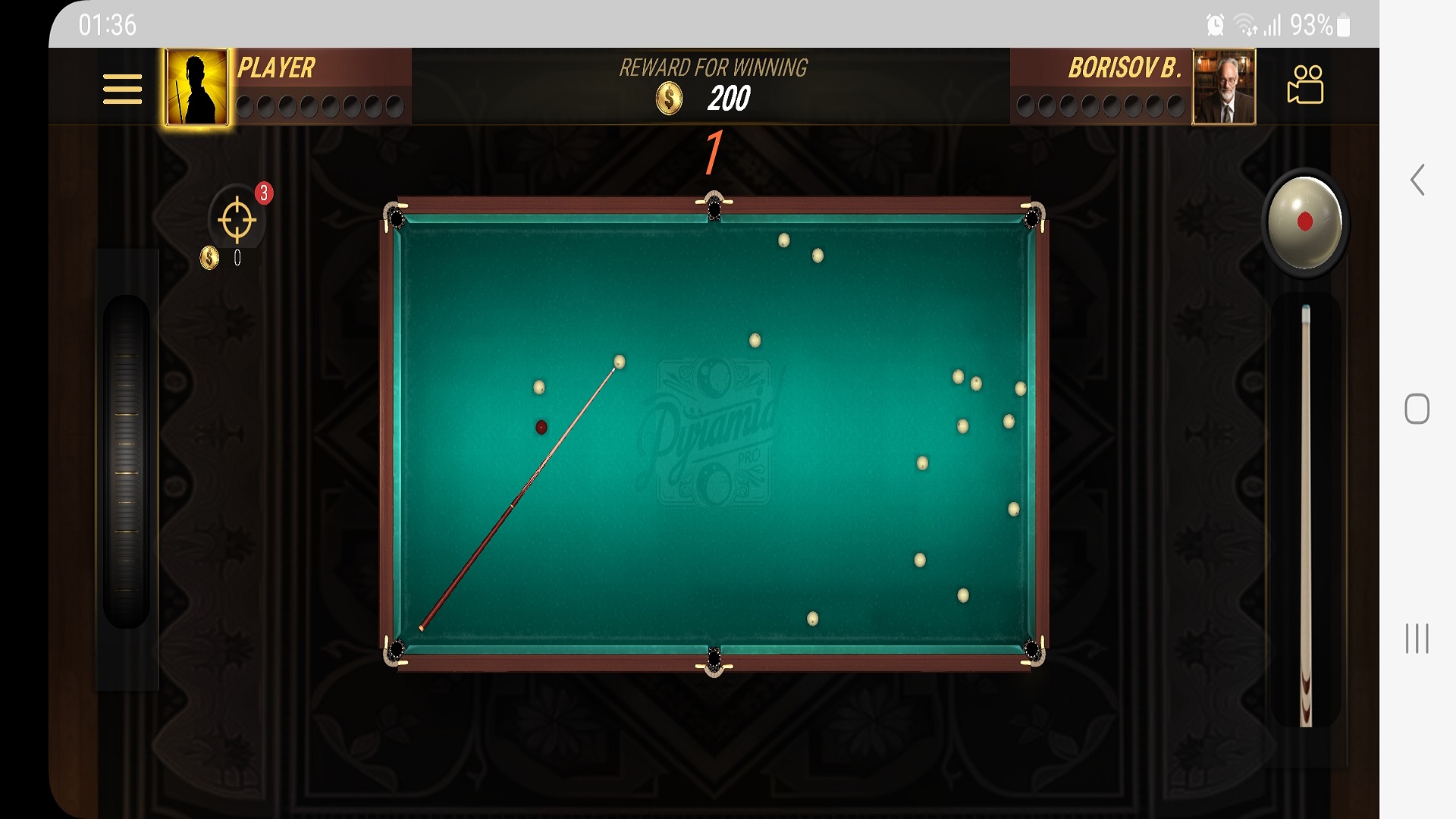
Task: Tap the gold coin icon beside the reward amount
Action: [x=668, y=97]
